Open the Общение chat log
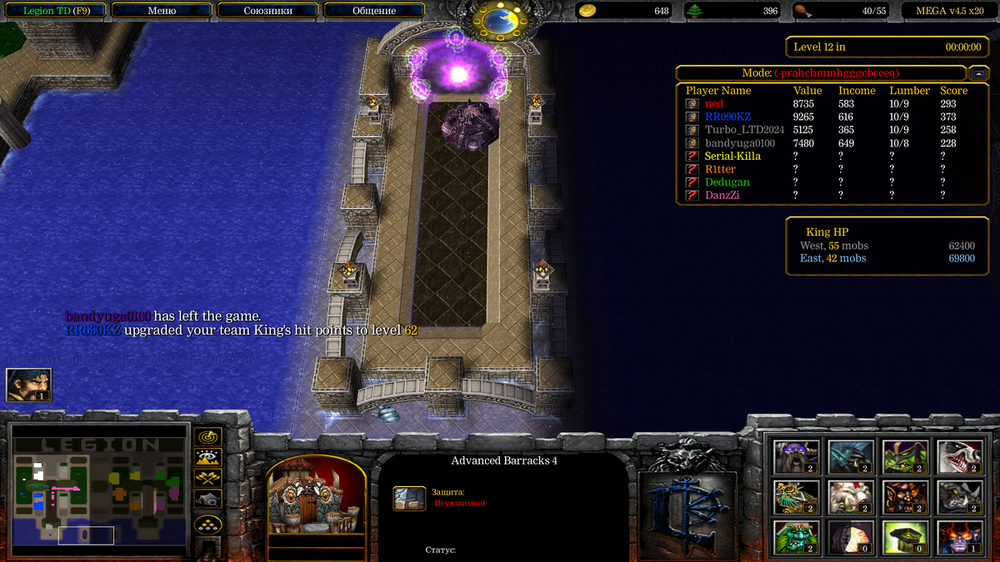Image resolution: width=1000 pixels, height=562 pixels. point(374,10)
